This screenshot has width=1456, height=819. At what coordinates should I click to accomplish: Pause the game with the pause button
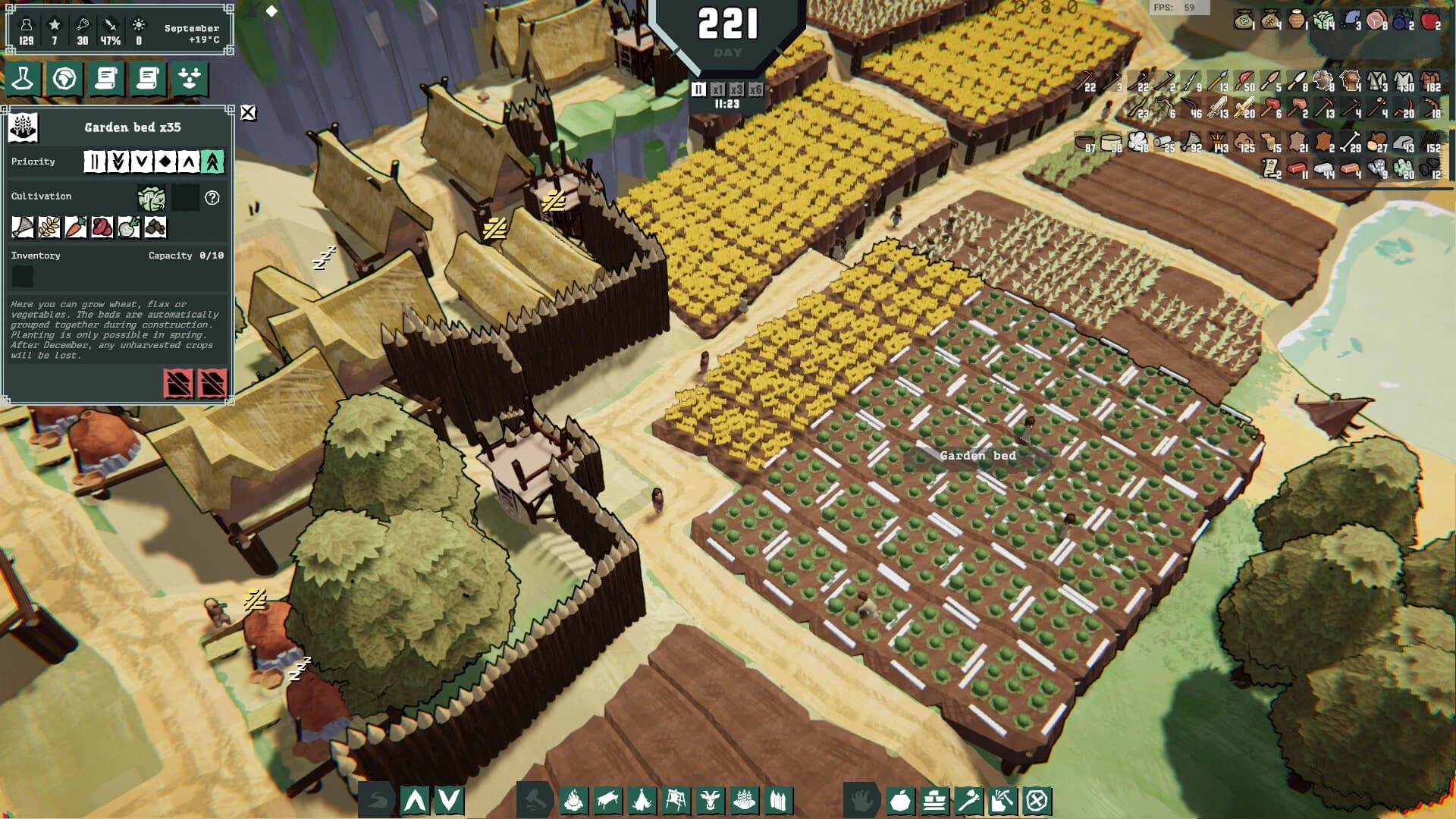(698, 88)
